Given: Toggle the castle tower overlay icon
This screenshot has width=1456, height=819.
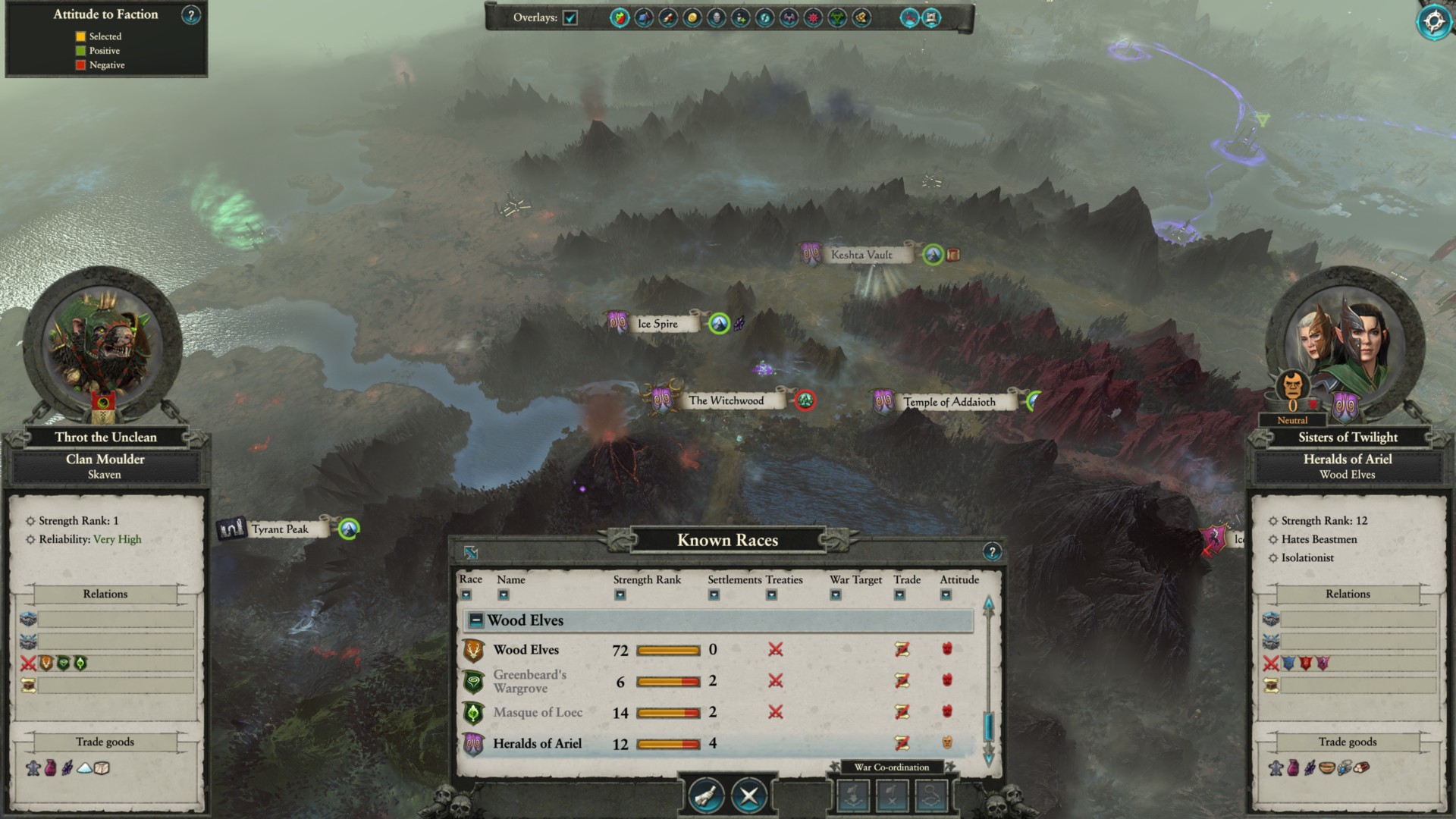Looking at the screenshot, I should 932,17.
